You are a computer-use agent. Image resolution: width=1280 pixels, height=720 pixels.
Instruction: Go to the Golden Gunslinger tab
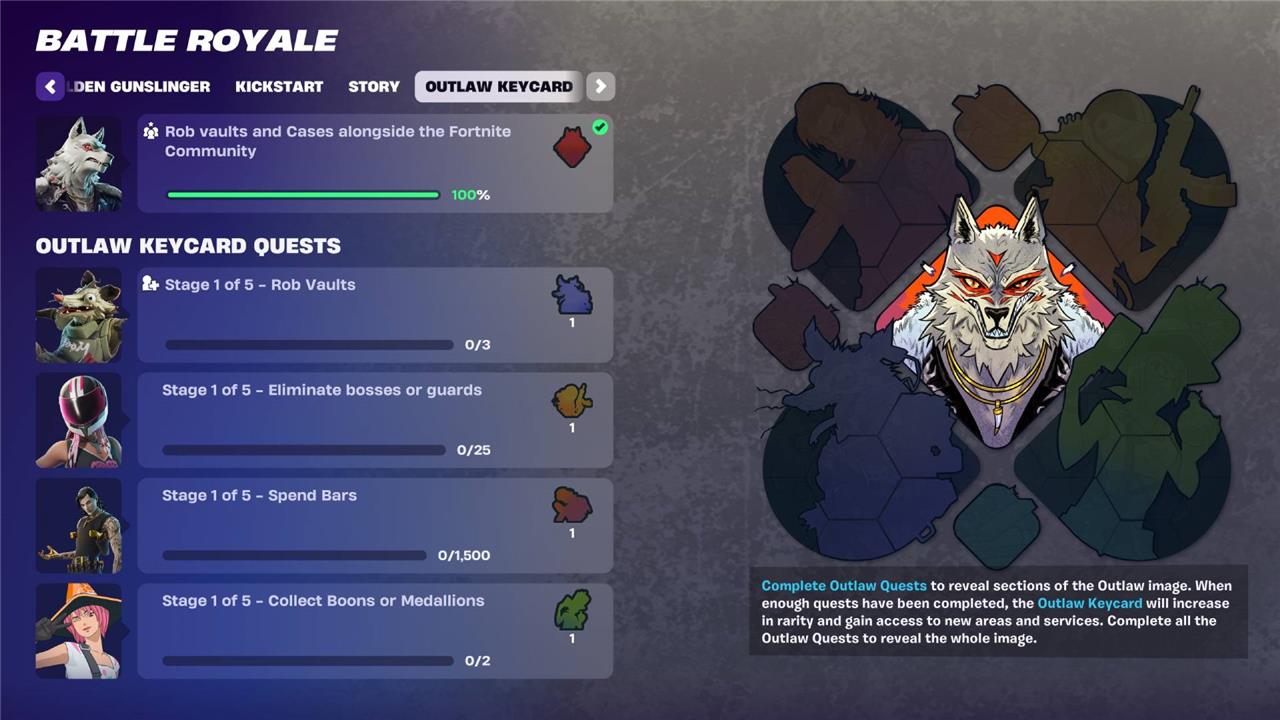click(x=142, y=87)
